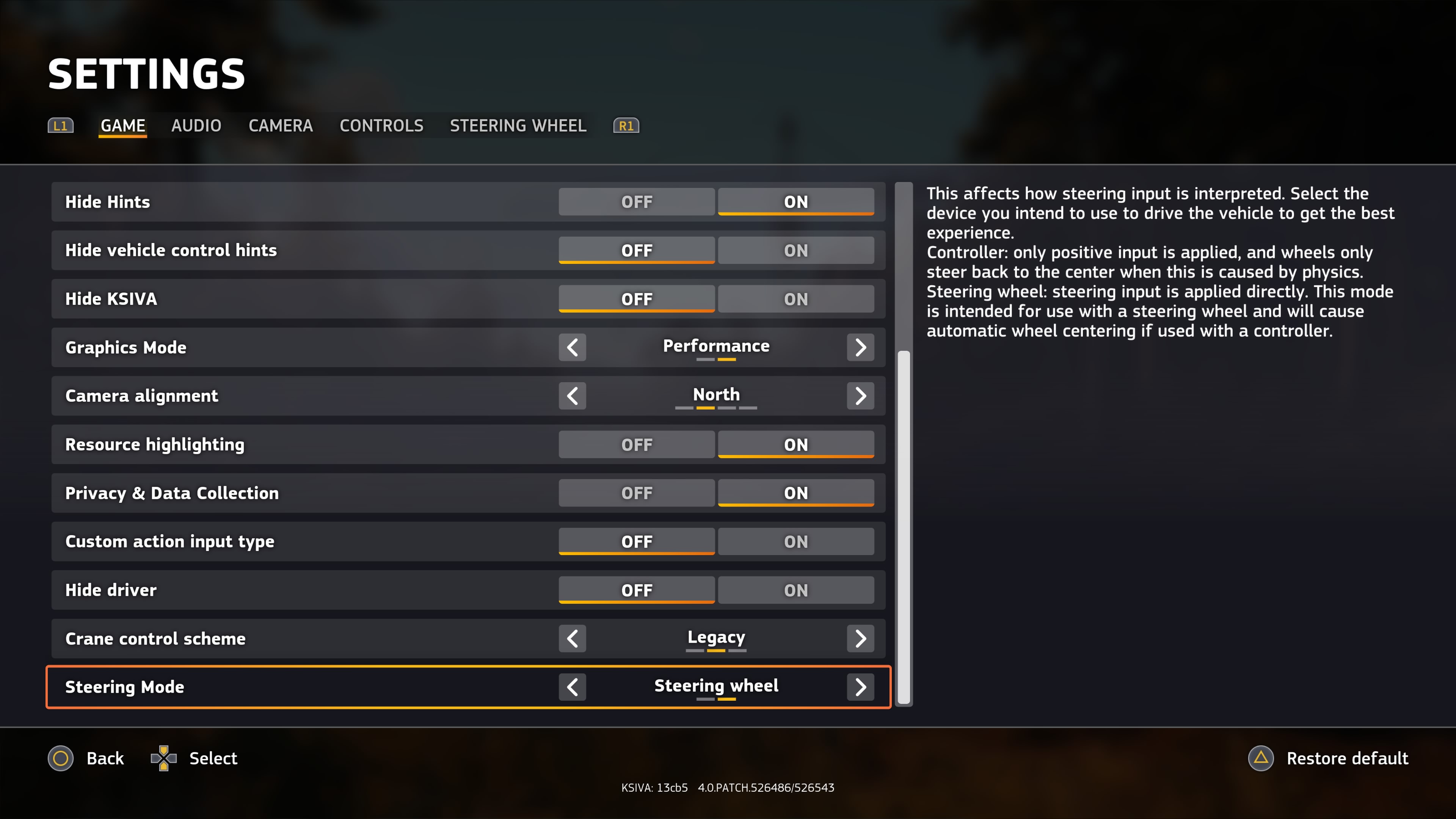
Task: Enable Hide KSIVA with ON
Action: pyautogui.click(x=795, y=299)
